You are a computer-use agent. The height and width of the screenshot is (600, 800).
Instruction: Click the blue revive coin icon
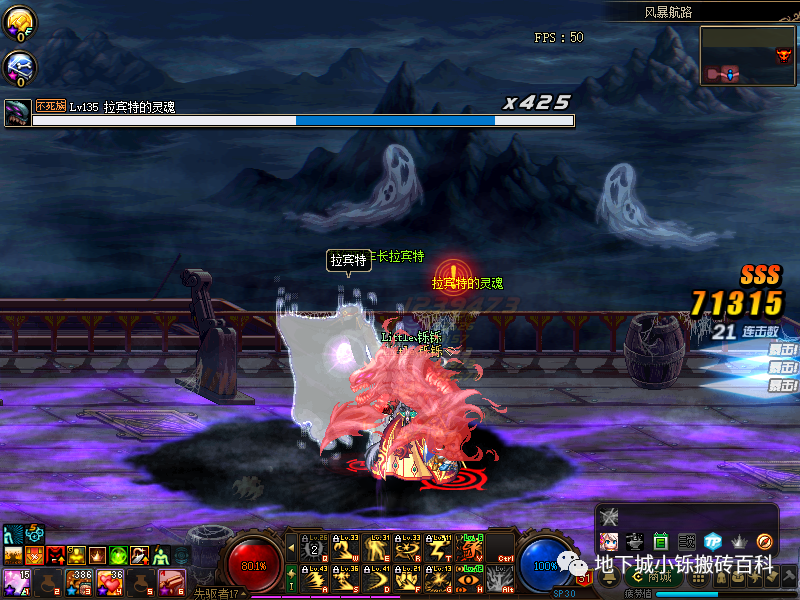19,66
